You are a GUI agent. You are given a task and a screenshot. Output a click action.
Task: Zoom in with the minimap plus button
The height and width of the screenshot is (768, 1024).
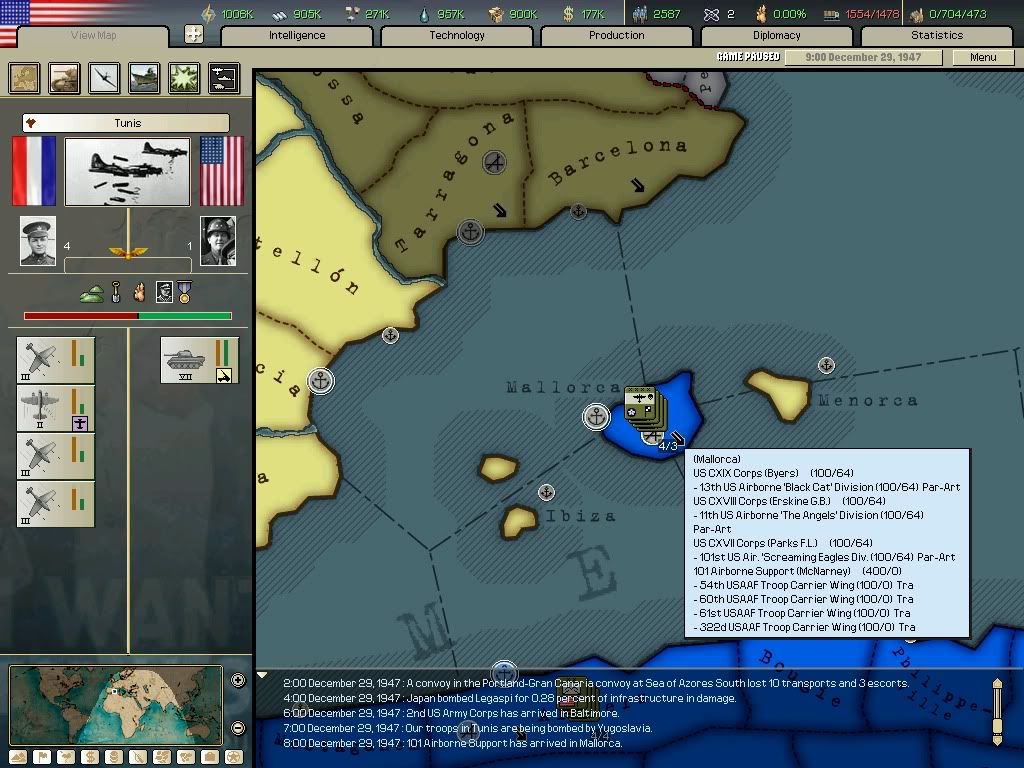point(238,681)
